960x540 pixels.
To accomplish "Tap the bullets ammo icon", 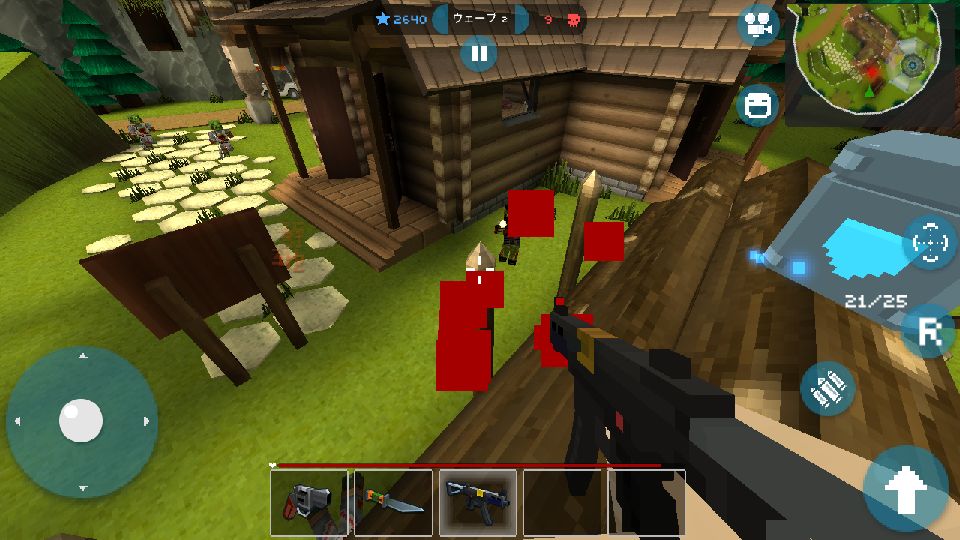I will [829, 388].
